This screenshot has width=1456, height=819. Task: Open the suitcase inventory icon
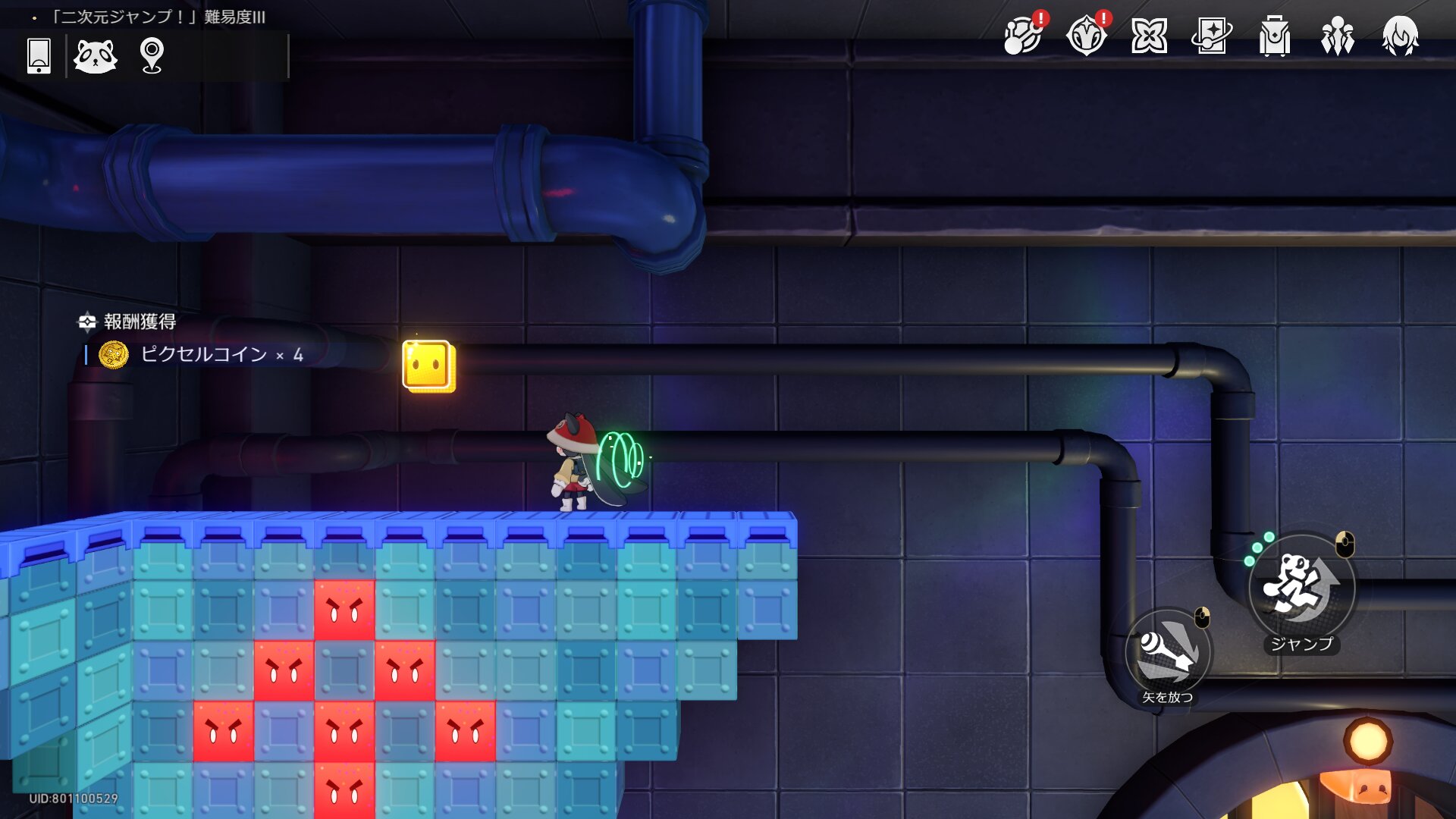(1275, 36)
